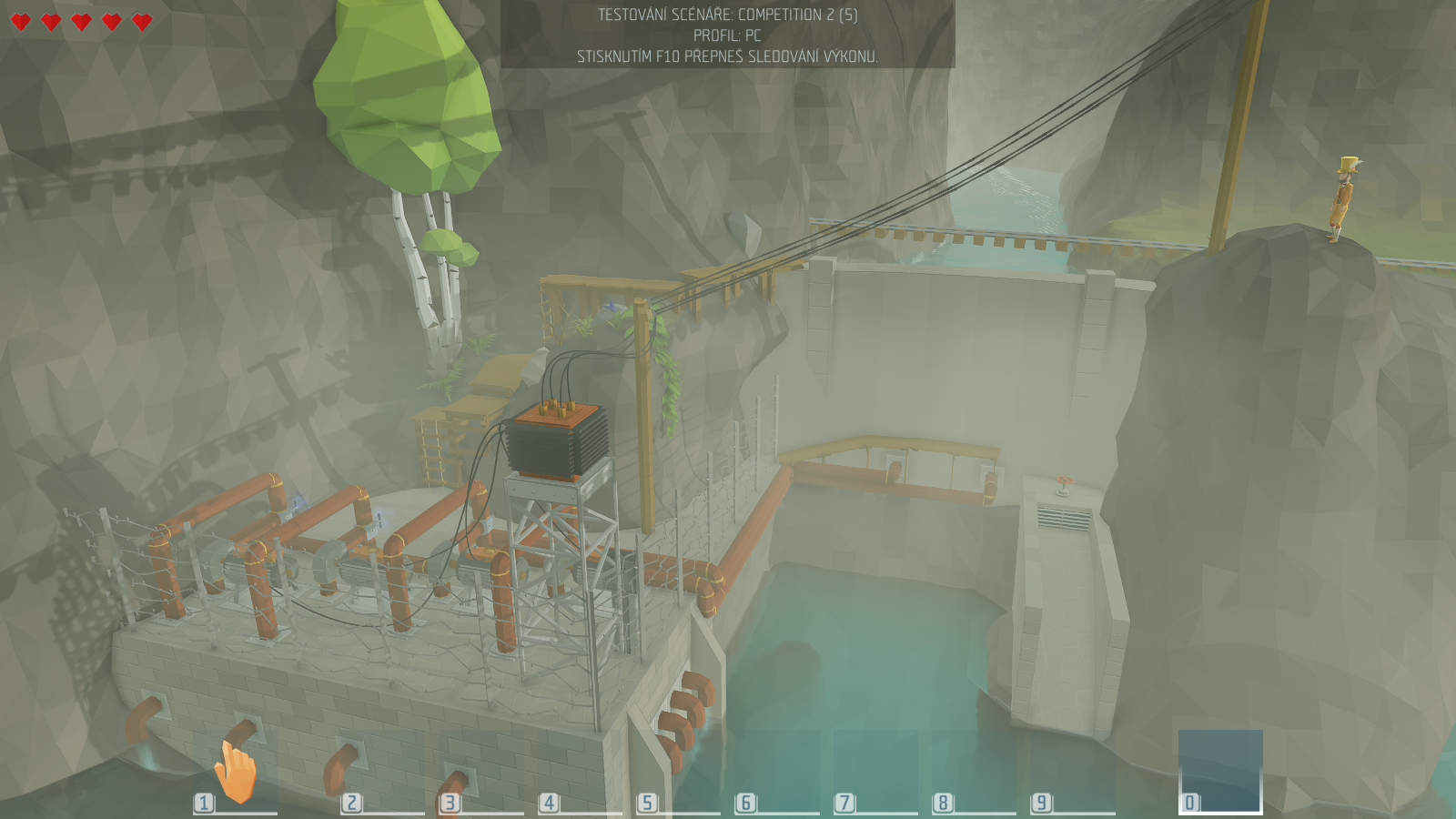Choose the highlighted hotbar slot 0
Screen dimensions: 1456x819
tap(1220, 771)
